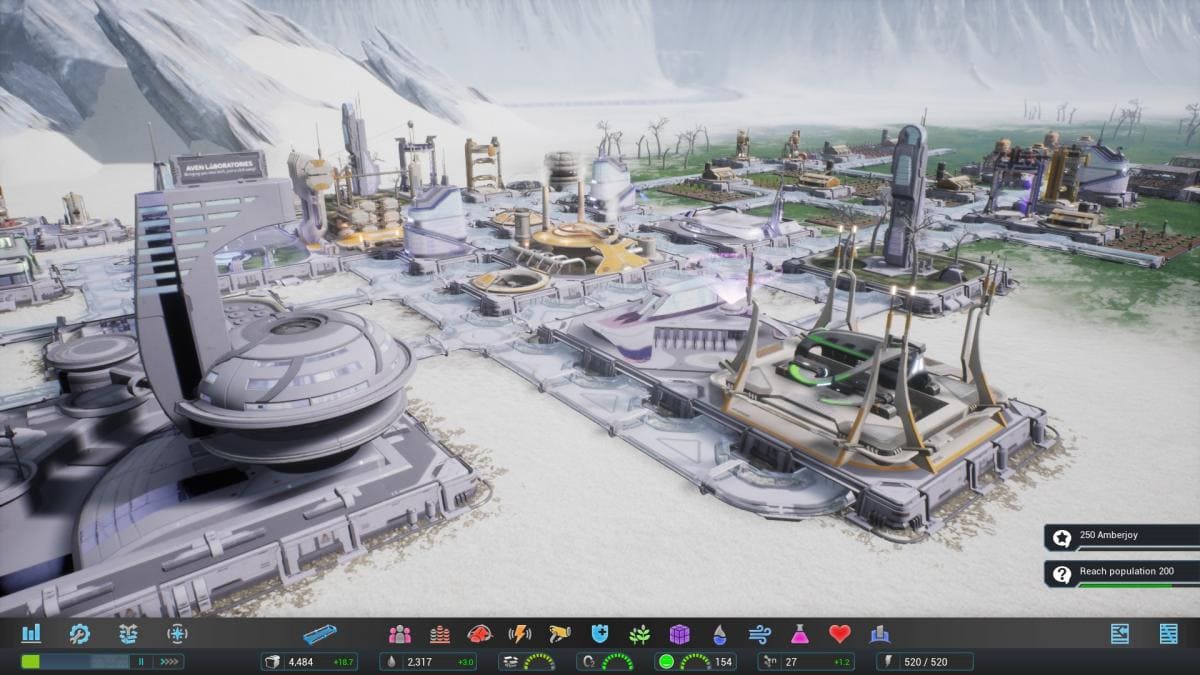Viewport: 1200px width, 675px height.
Task: Open the colony statistics bar chart
Action: [x=31, y=633]
